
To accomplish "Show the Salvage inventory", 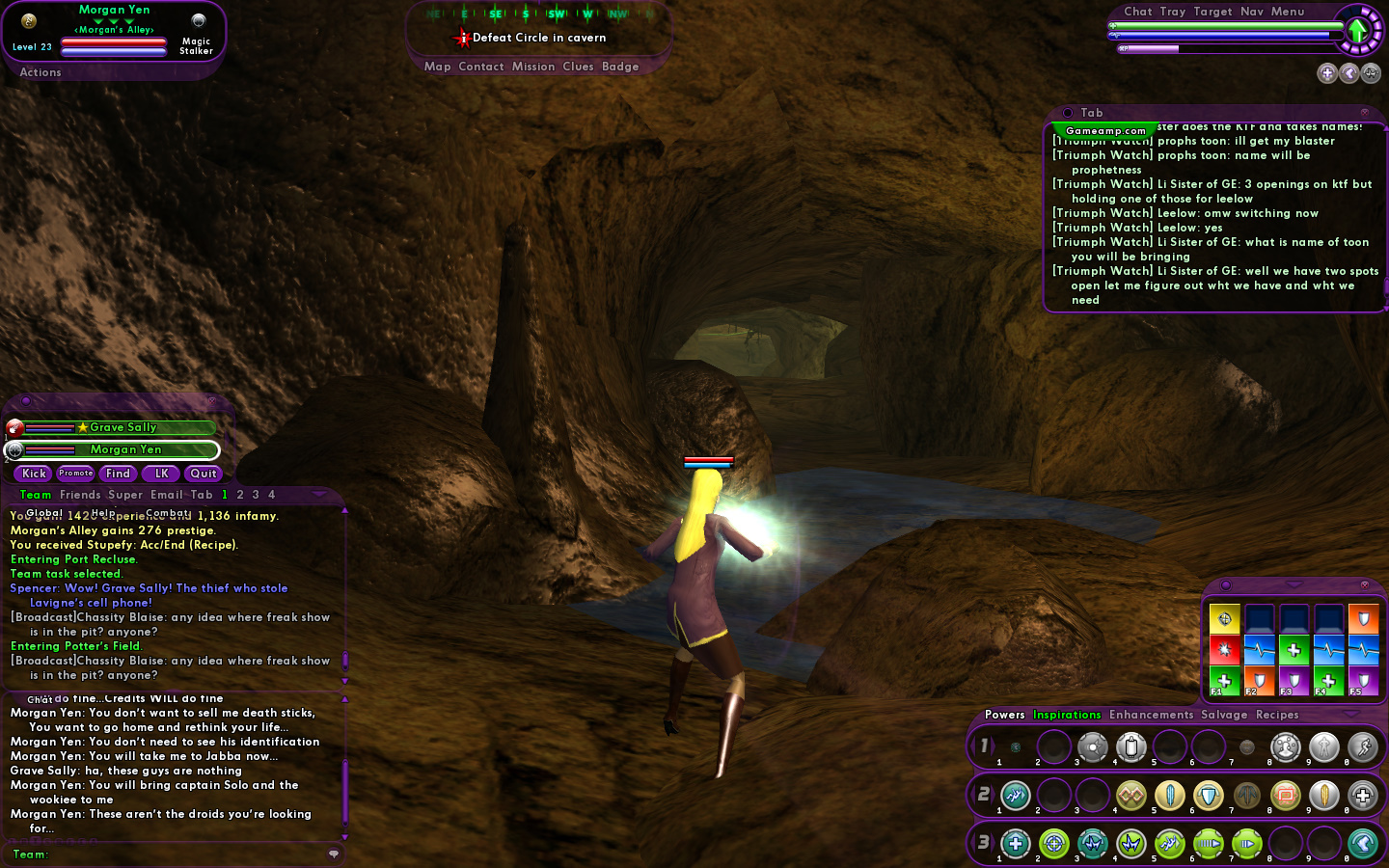I will click(1224, 715).
